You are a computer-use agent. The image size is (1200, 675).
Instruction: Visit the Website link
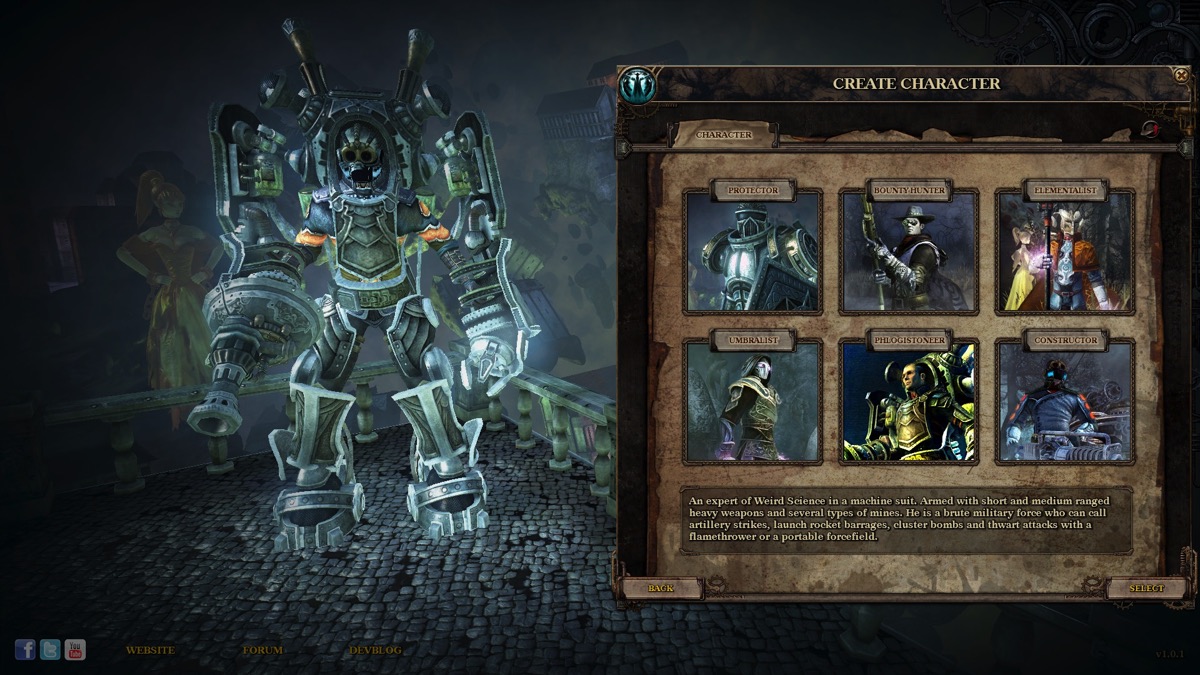tap(150, 650)
